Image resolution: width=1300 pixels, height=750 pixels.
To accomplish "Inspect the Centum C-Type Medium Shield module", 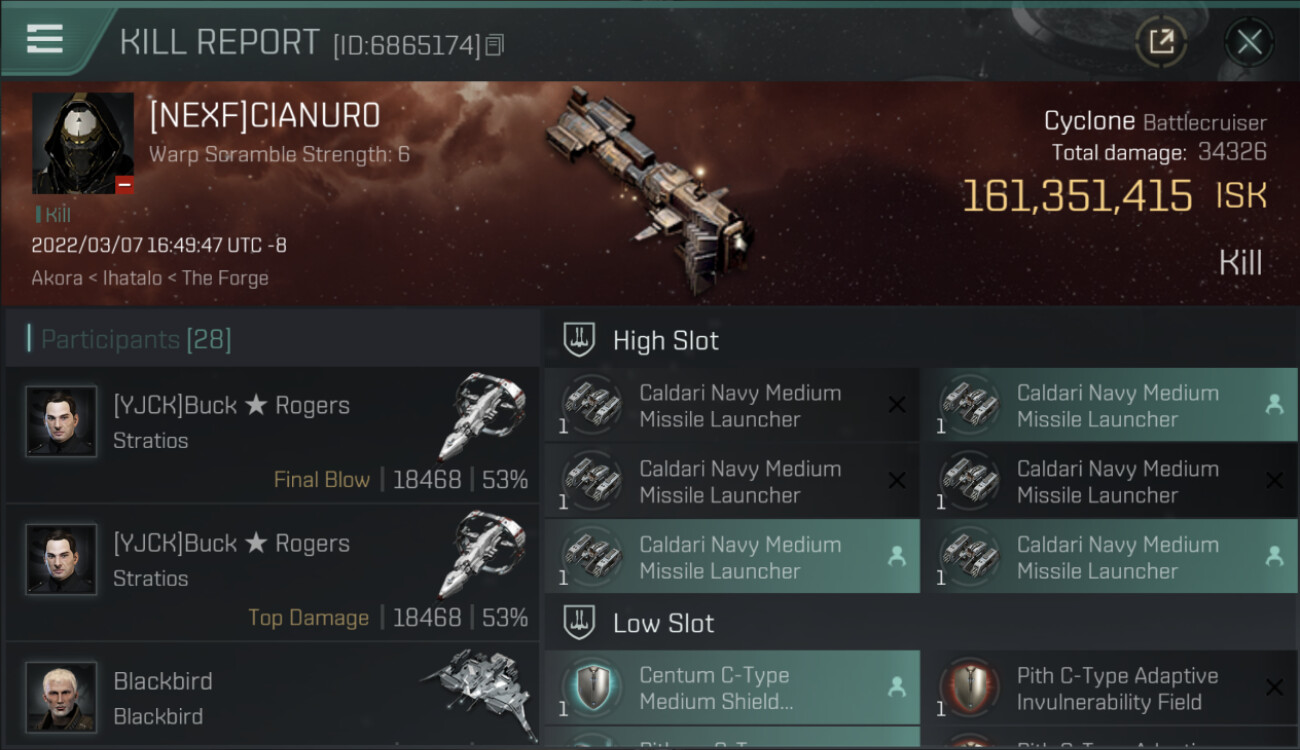I will pos(732,688).
